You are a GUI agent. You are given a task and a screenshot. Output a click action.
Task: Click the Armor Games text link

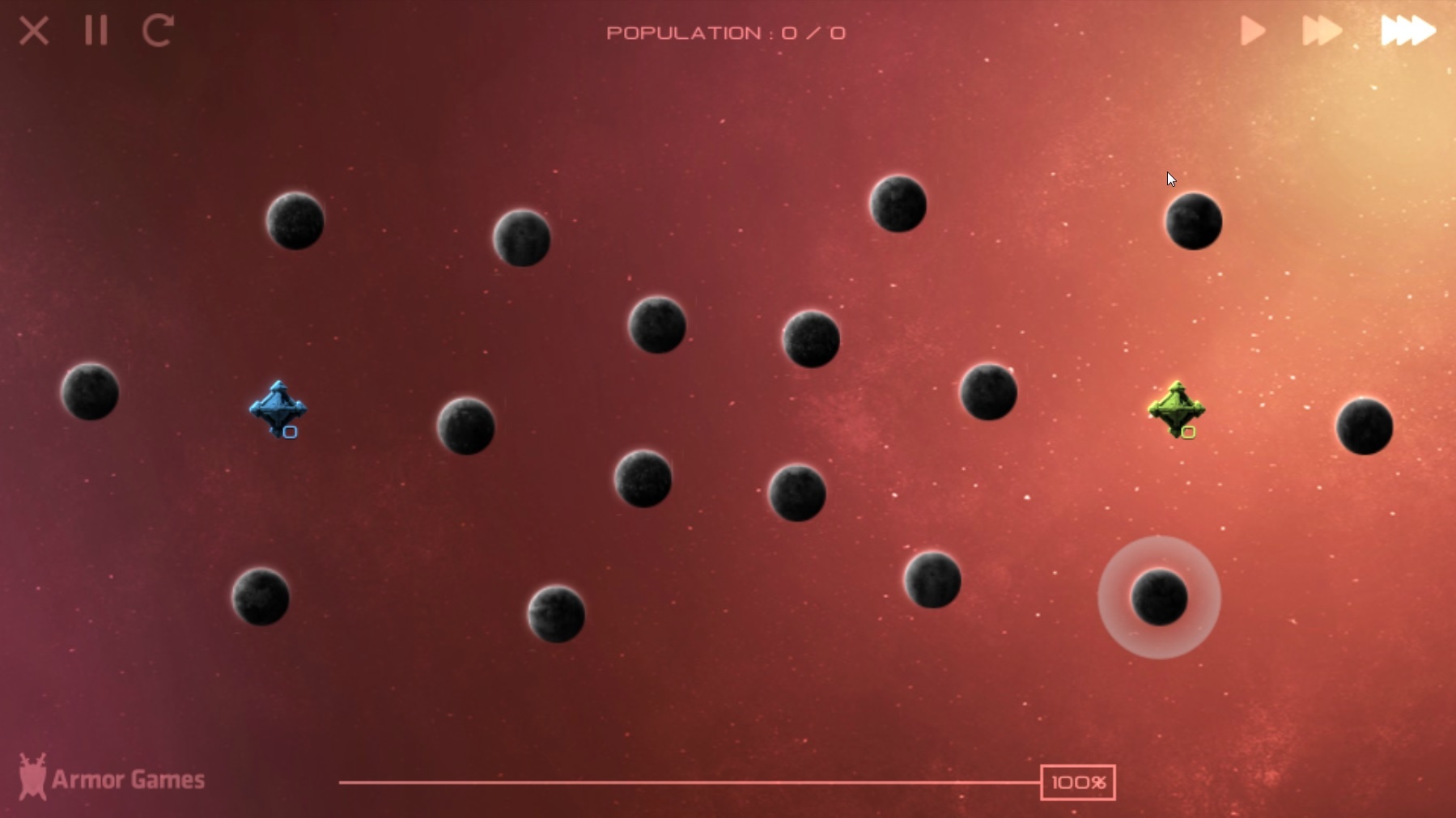coord(129,778)
